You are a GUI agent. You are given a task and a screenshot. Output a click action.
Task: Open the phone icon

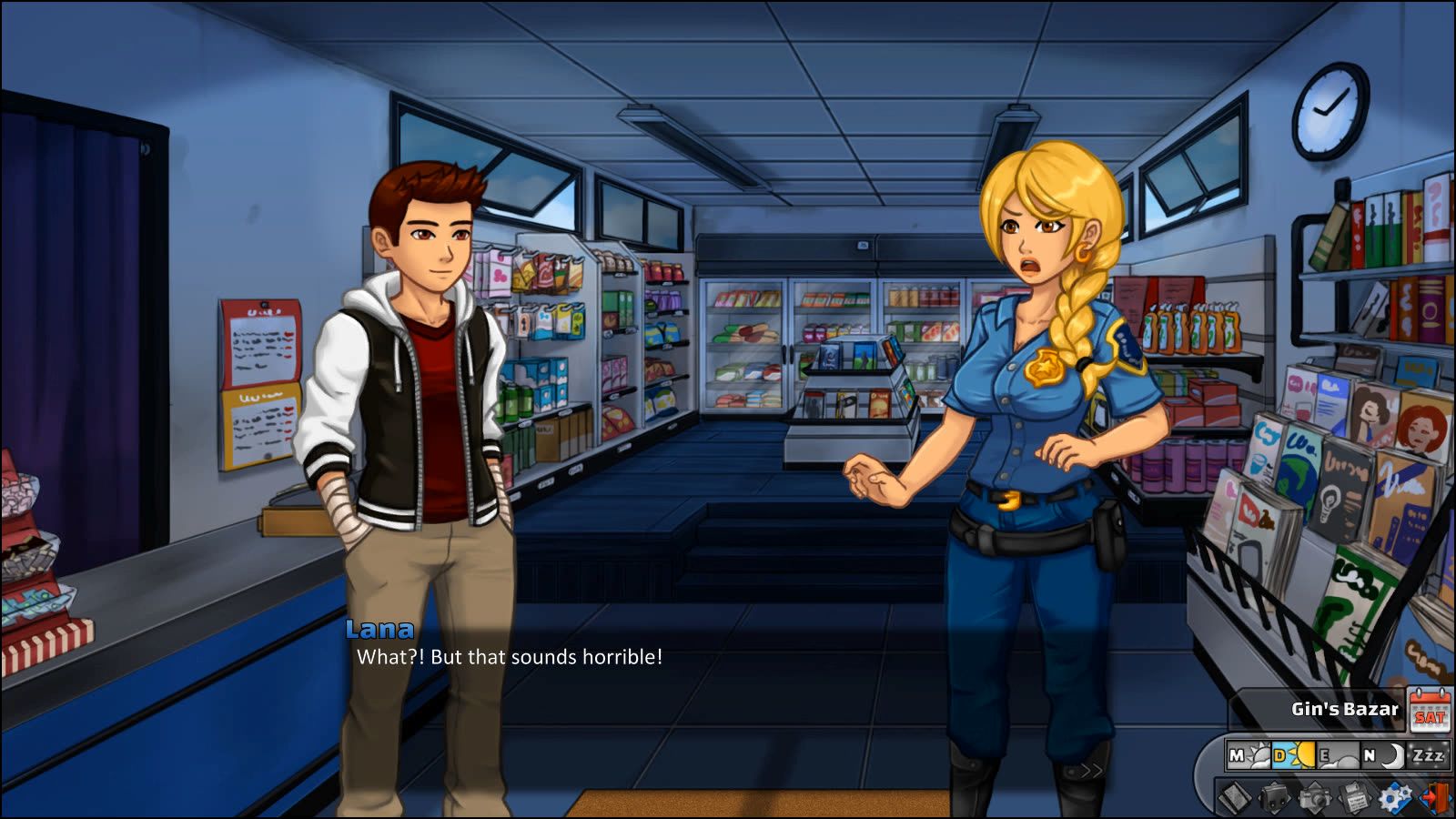(1235, 798)
